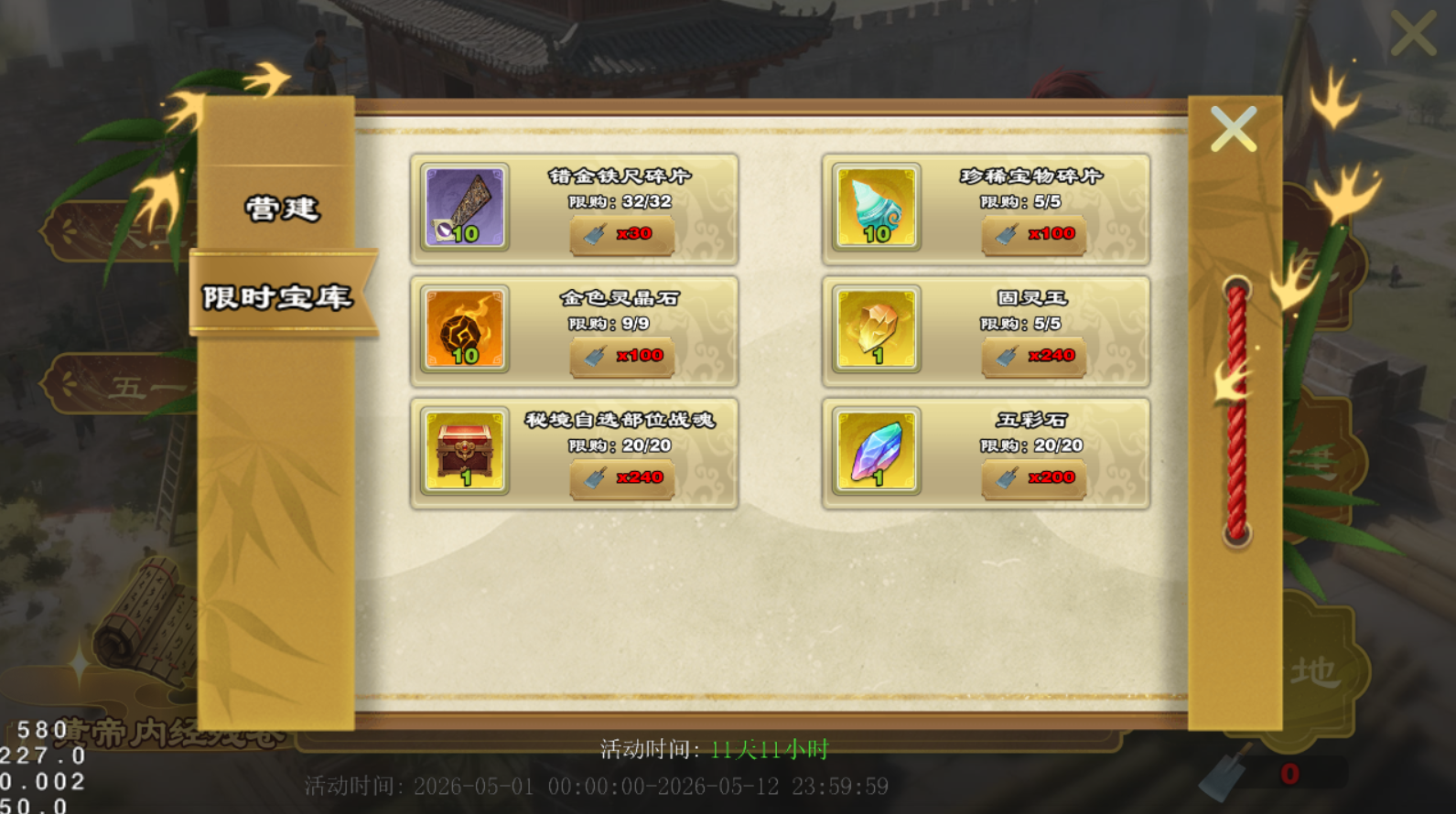Inspect the 错金铁尺碎片 item icon
The width and height of the screenshot is (1456, 814).
[x=465, y=208]
